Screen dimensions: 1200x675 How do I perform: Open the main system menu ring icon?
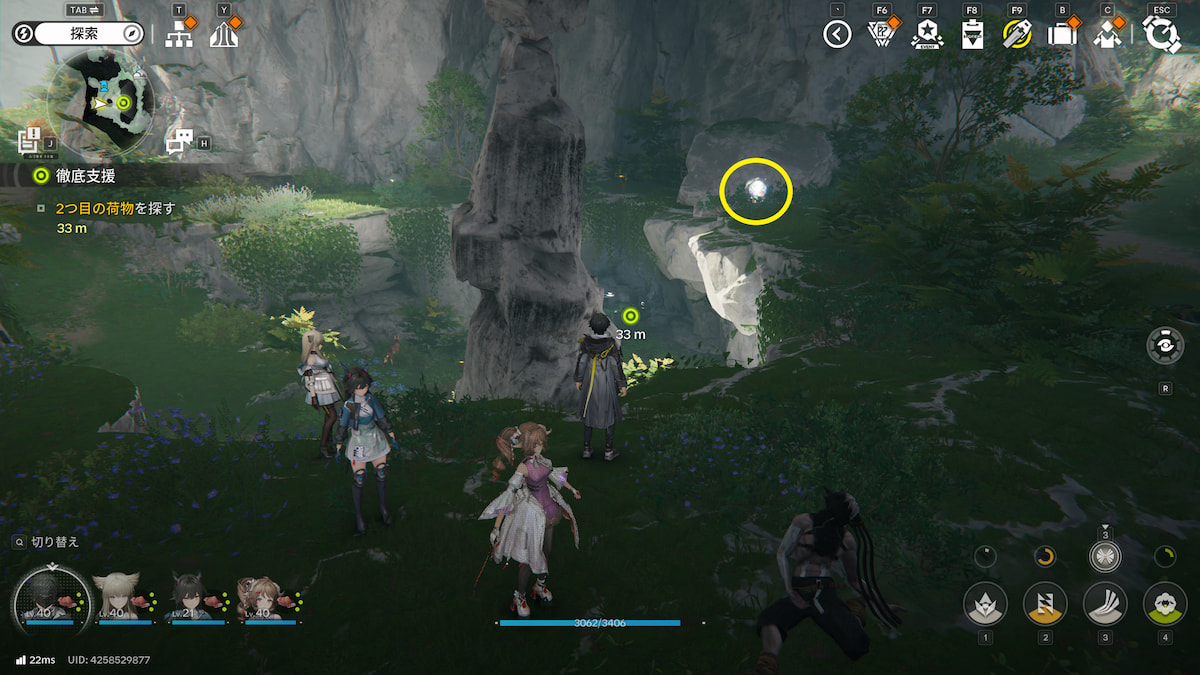click(1162, 34)
